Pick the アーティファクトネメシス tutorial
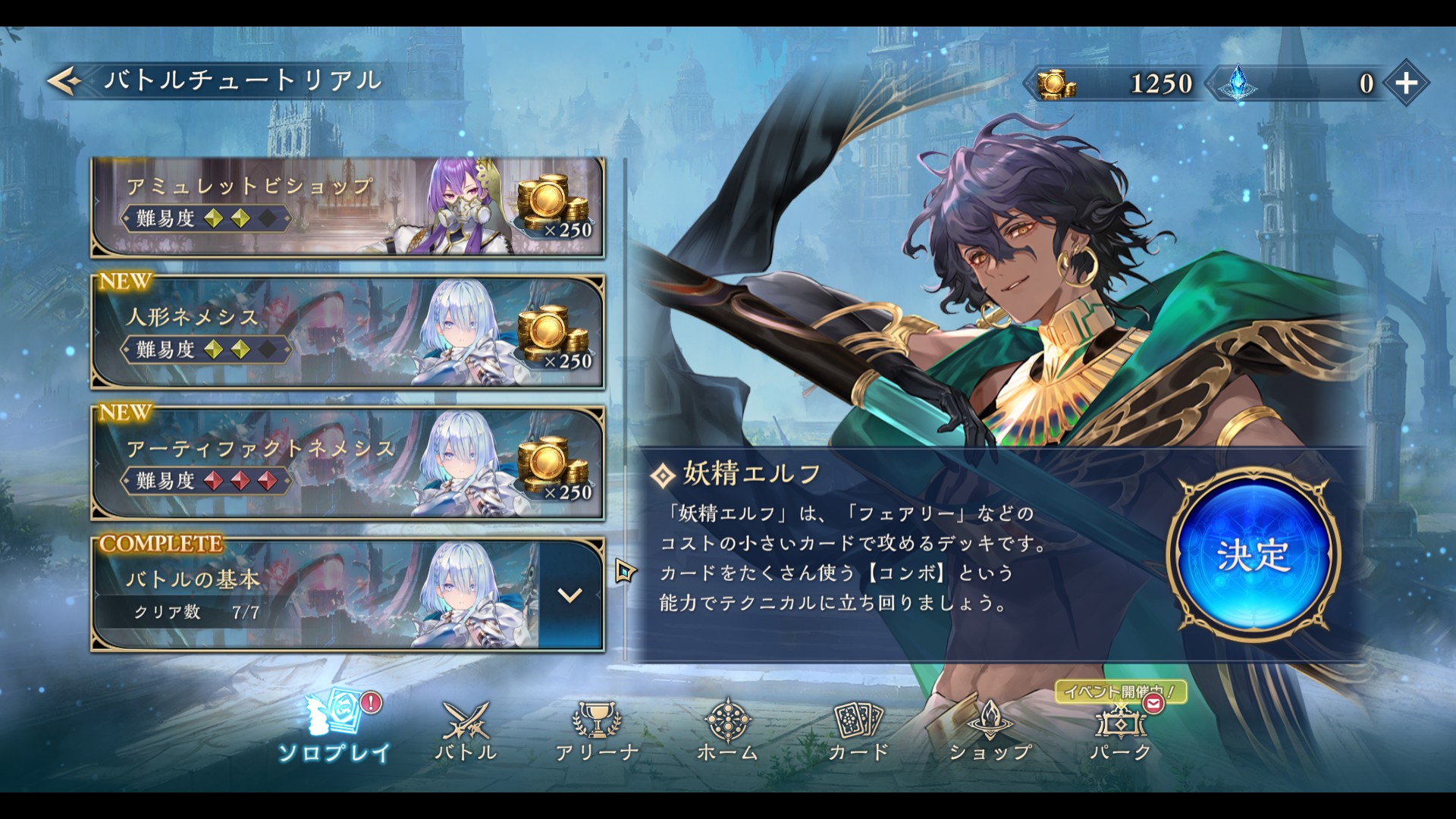 (347, 464)
